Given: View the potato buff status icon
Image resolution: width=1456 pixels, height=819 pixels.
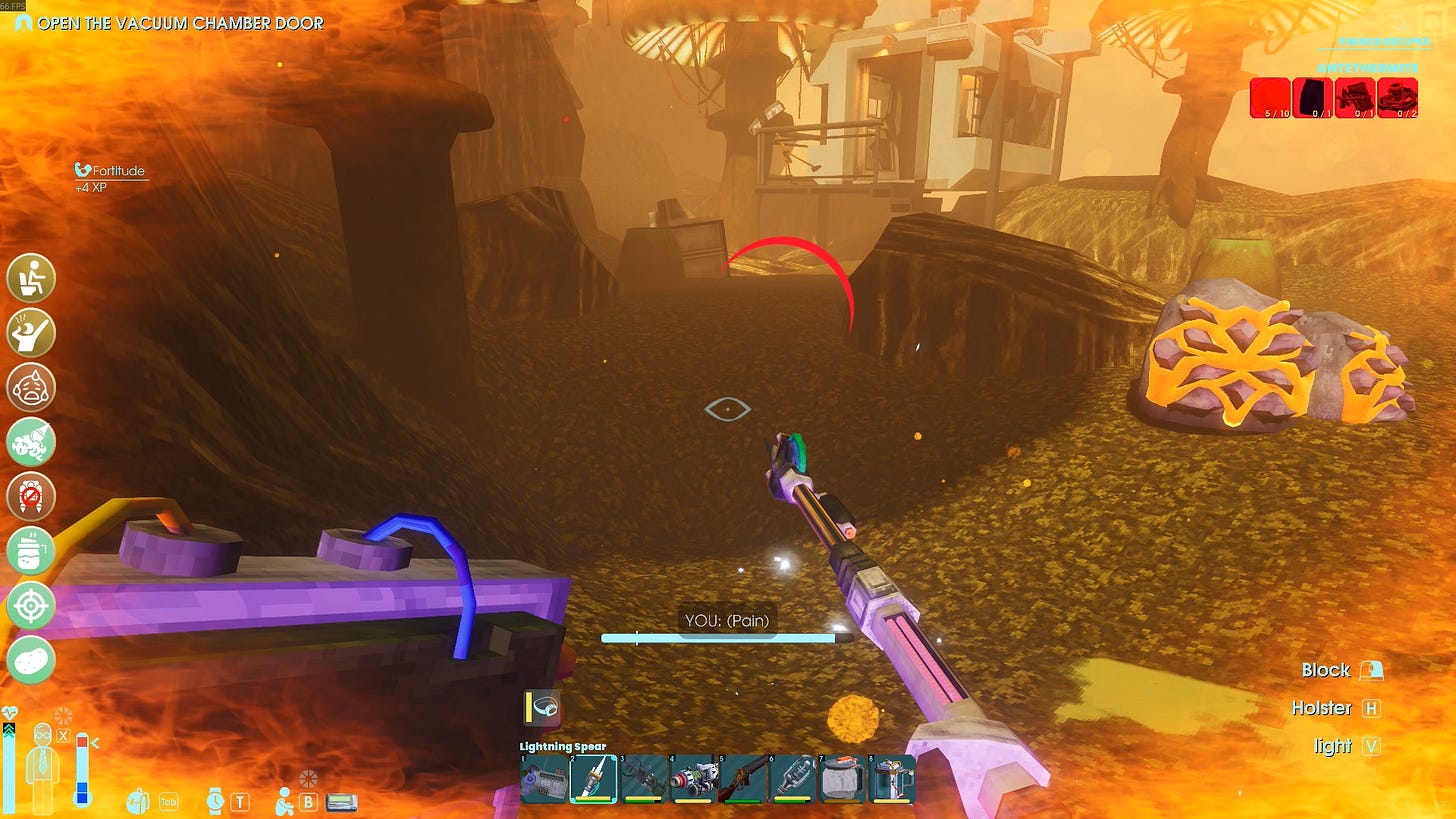Looking at the screenshot, I should [31, 660].
